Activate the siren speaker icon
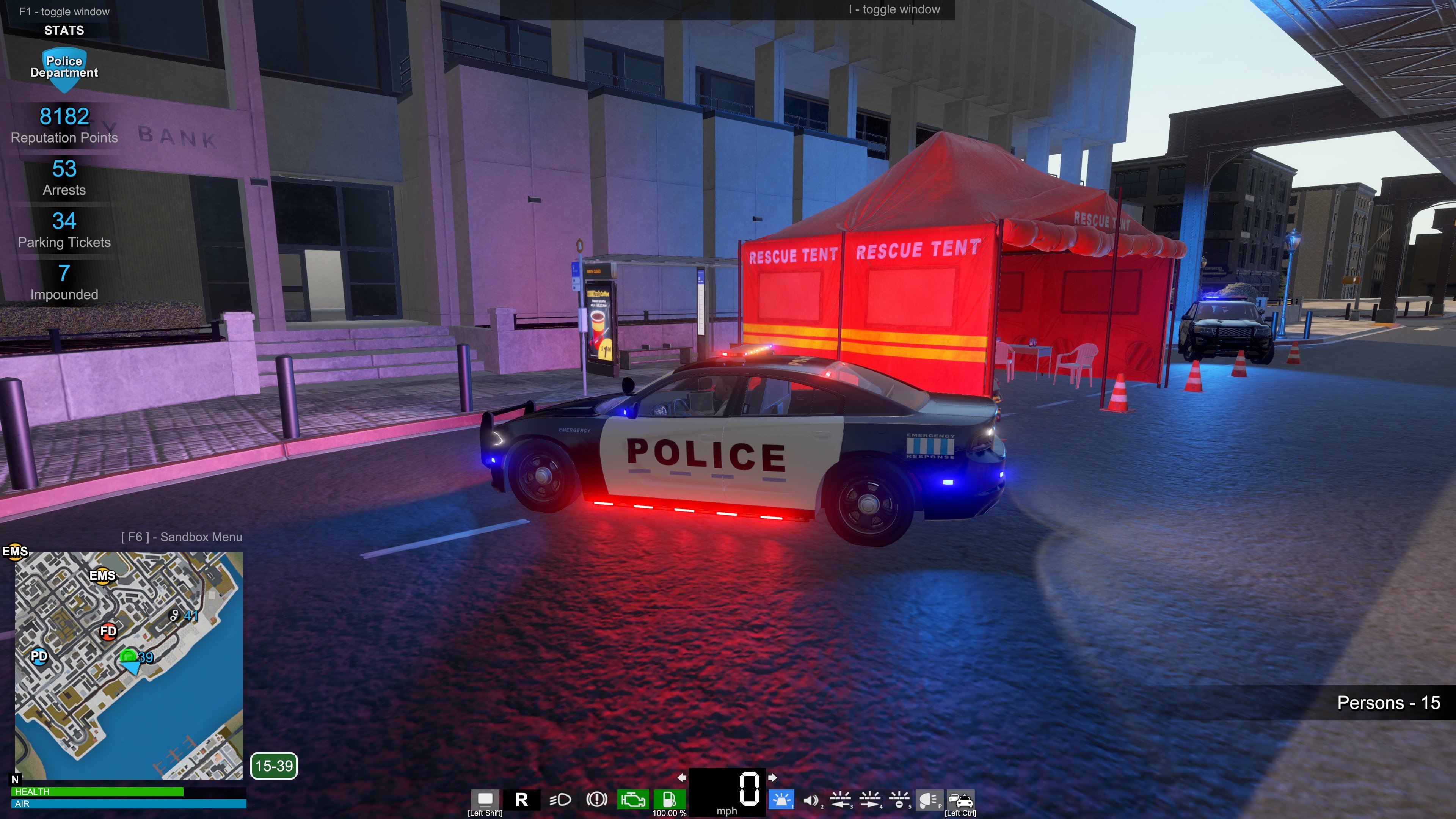The height and width of the screenshot is (819, 1456). pyautogui.click(x=811, y=800)
